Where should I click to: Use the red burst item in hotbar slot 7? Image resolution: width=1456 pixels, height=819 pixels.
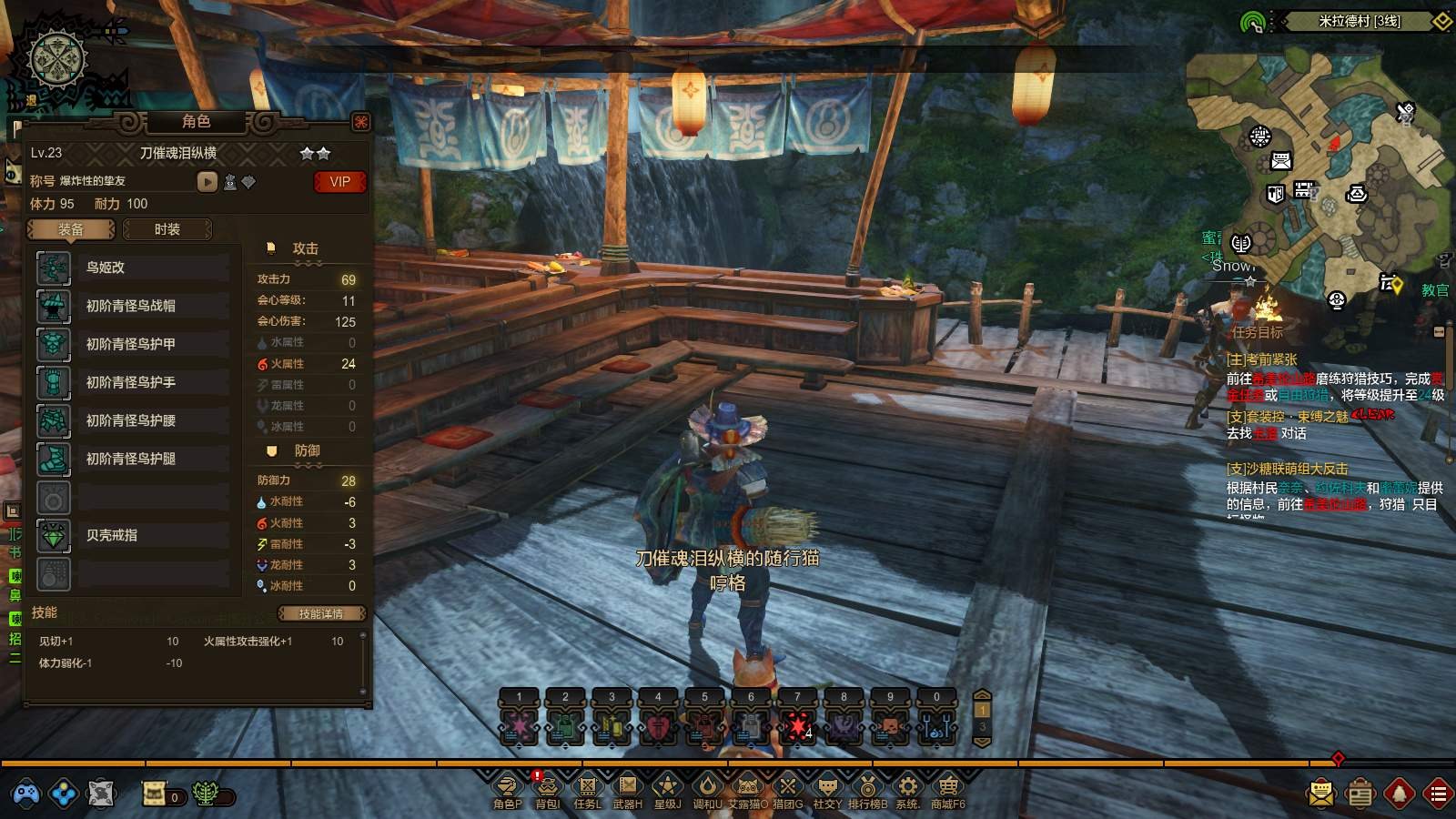[797, 726]
